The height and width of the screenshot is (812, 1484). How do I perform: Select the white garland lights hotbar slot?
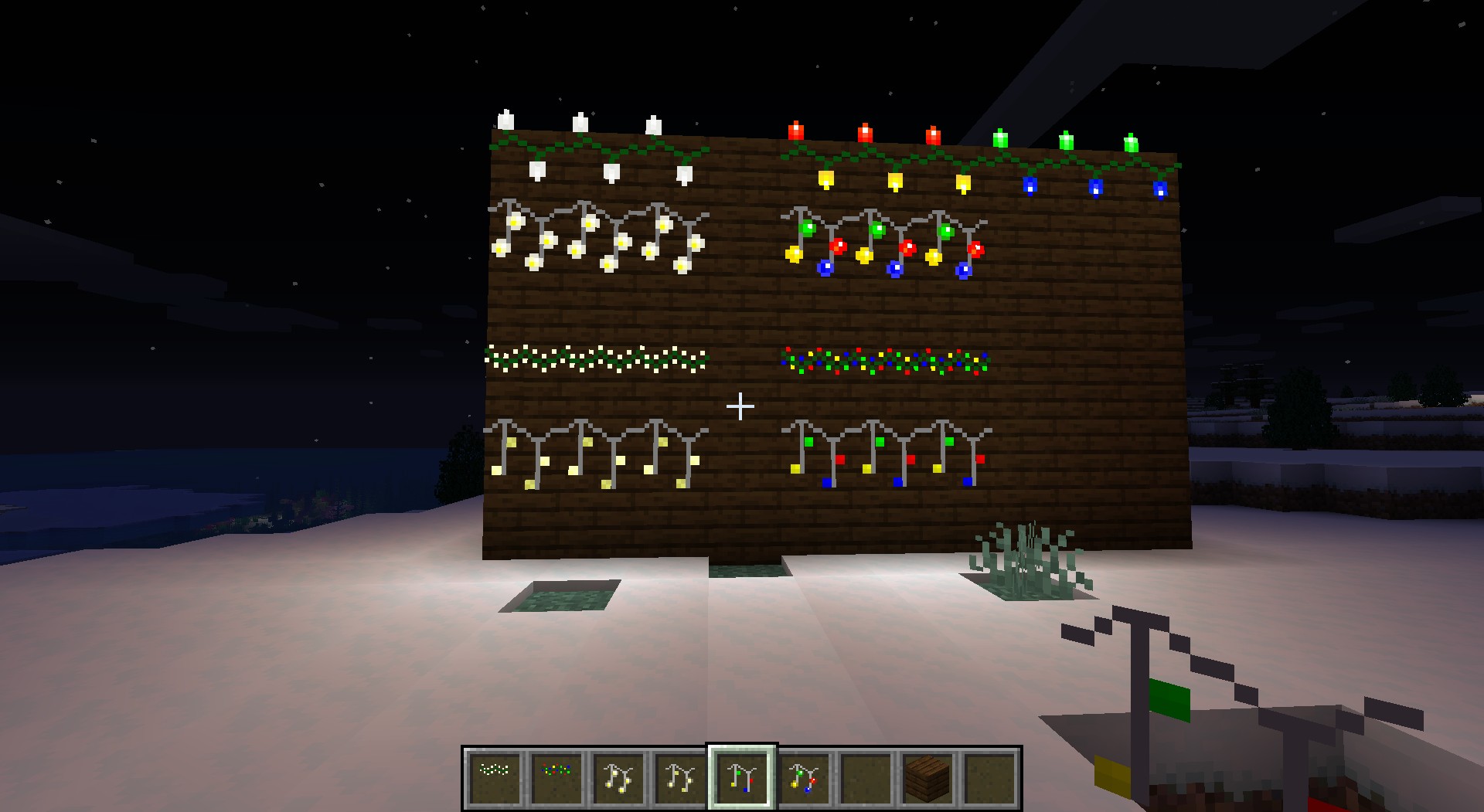tap(495, 777)
